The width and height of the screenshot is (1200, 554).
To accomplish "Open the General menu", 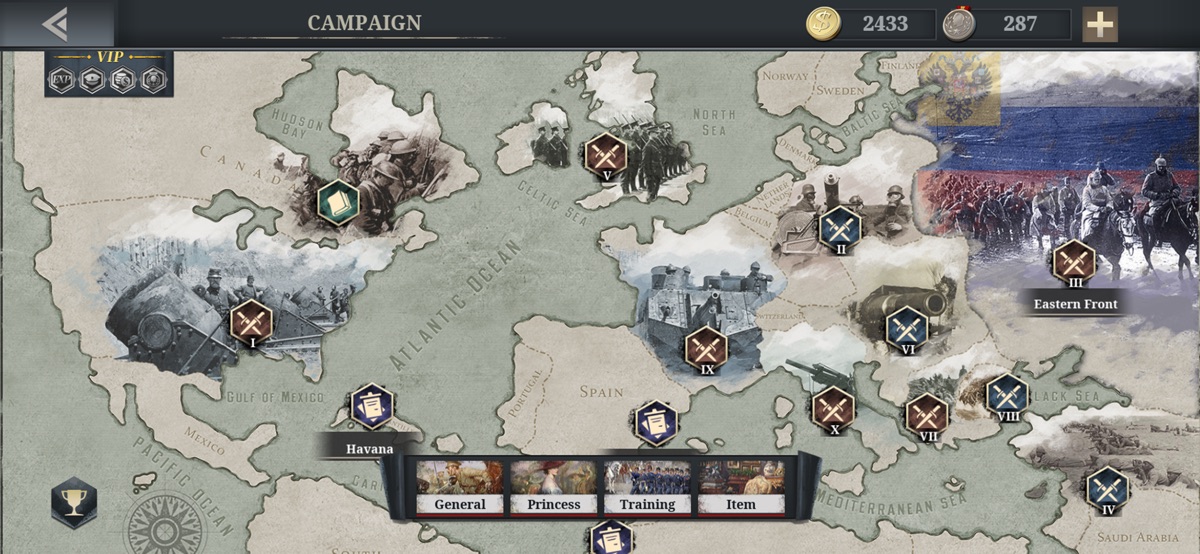I will [x=460, y=487].
